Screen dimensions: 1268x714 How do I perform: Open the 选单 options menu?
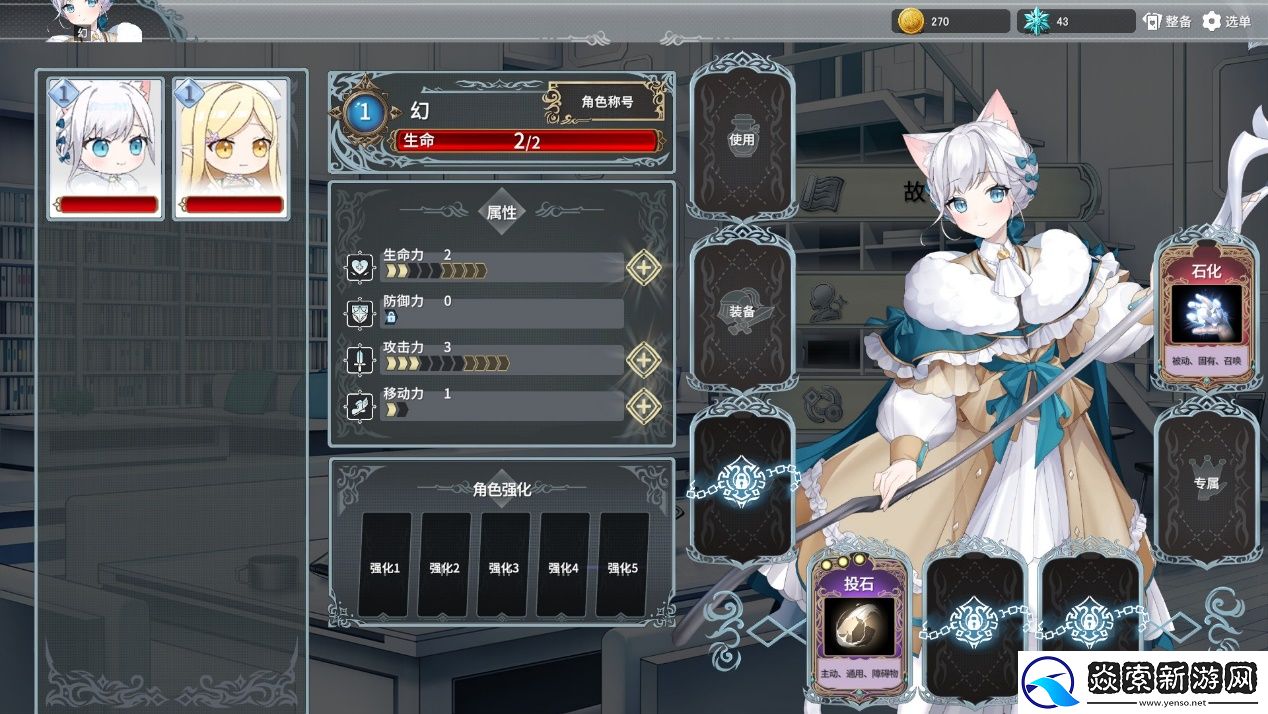tap(1227, 21)
